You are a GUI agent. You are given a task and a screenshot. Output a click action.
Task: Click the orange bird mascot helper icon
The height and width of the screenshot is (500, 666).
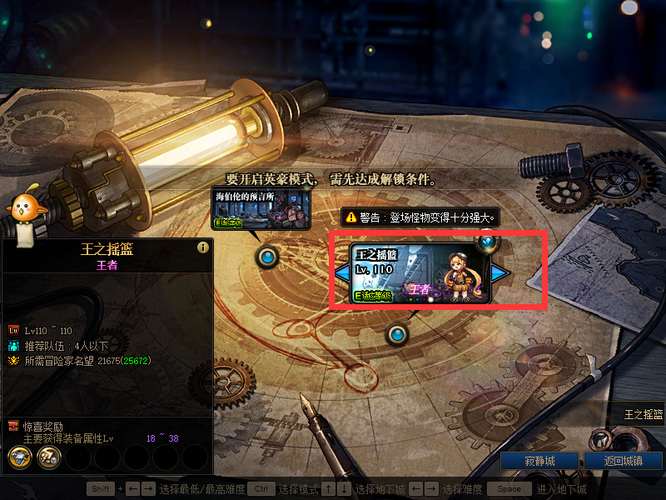(22, 208)
